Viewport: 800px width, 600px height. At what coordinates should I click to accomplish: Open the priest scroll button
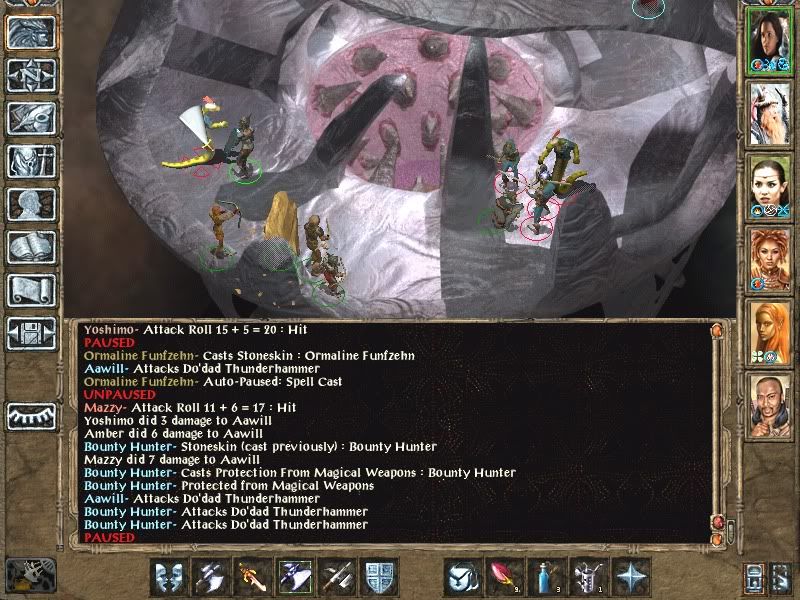click(30, 290)
